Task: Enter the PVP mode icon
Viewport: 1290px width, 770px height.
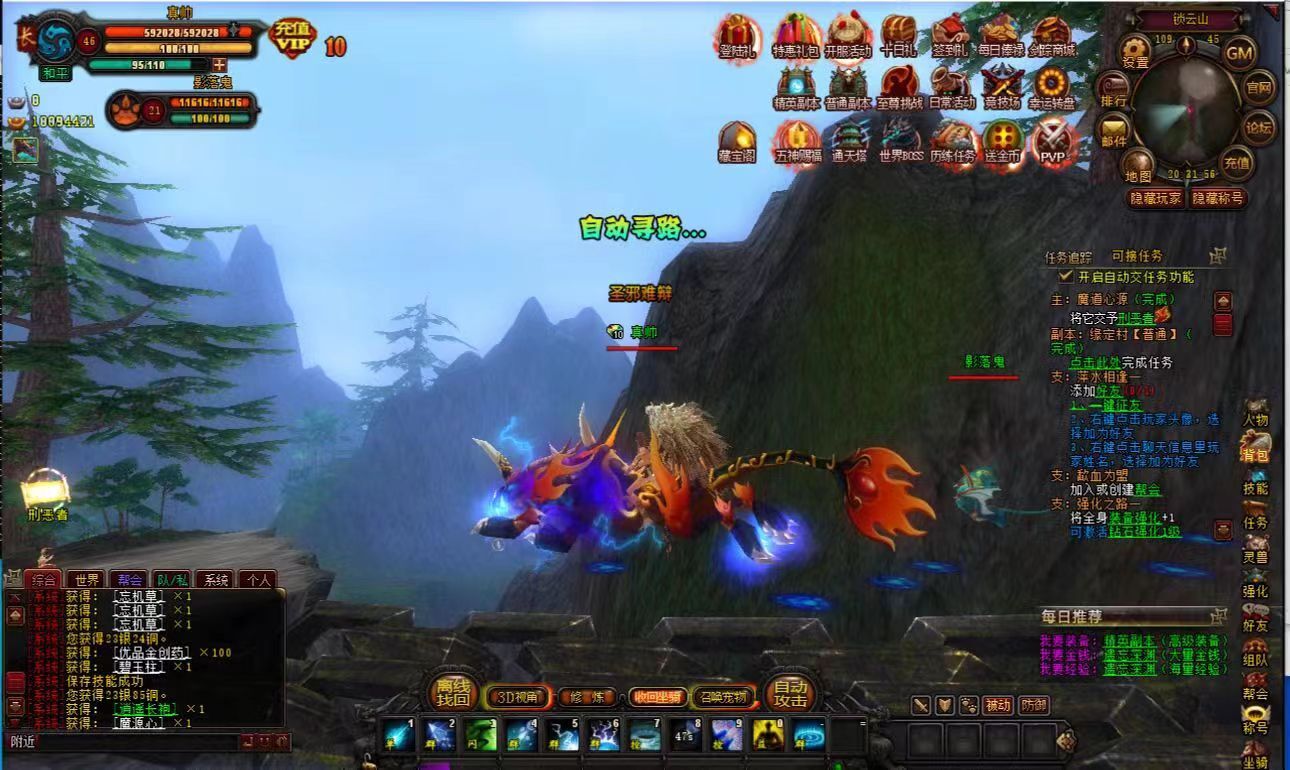Action: point(1051,141)
